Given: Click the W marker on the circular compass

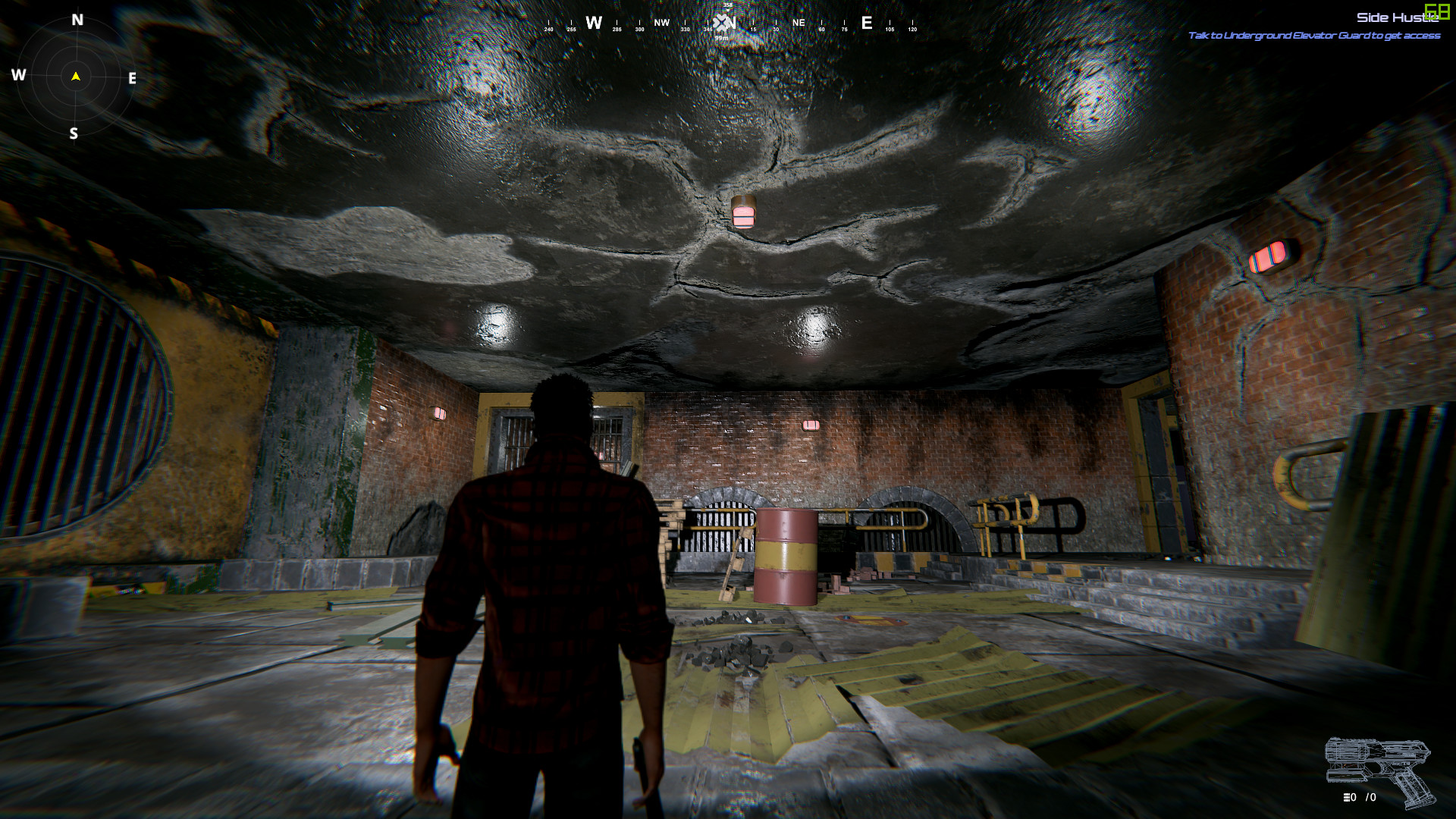Looking at the screenshot, I should 18,75.
